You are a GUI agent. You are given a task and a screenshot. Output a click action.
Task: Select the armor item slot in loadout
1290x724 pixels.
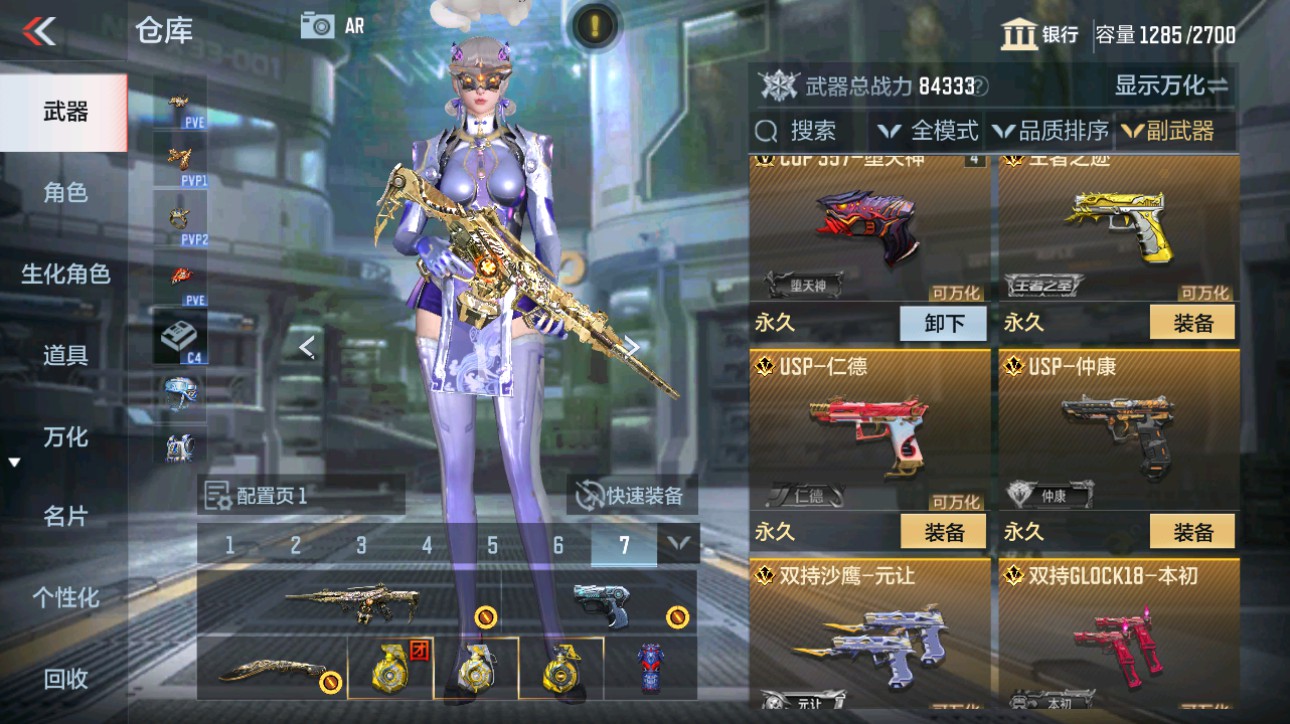pyautogui.click(x=652, y=665)
